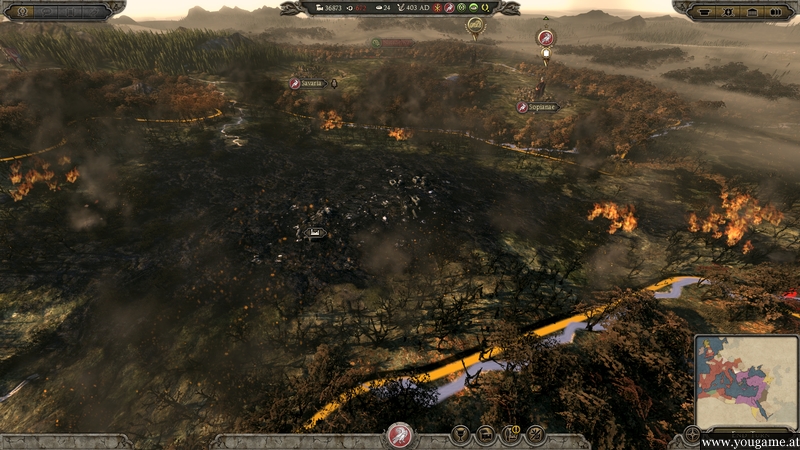Select the unit marker flag in the burnt field
Viewport: 800px width, 450px height.
315,233
